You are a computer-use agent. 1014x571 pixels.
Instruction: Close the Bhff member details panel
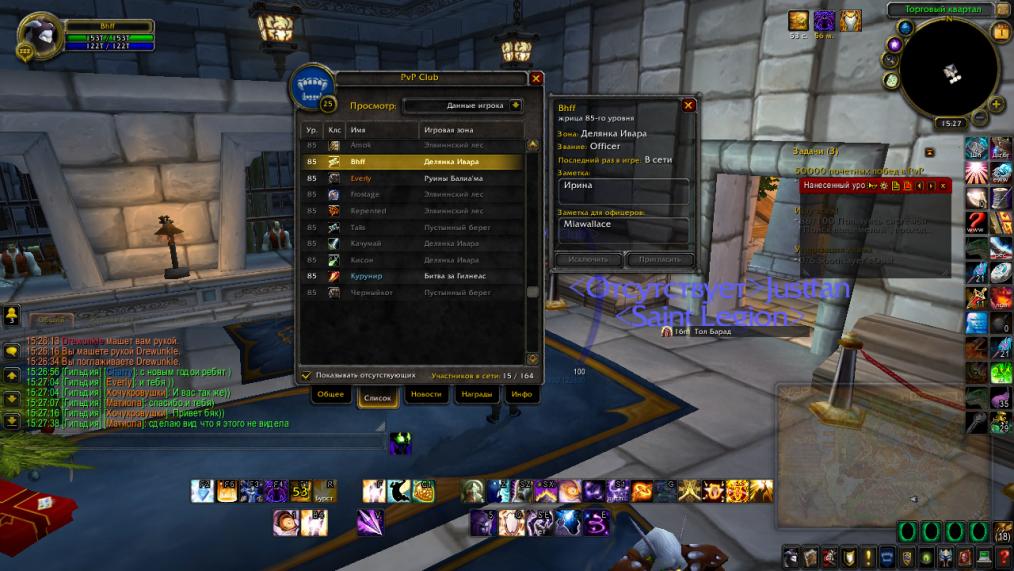688,105
